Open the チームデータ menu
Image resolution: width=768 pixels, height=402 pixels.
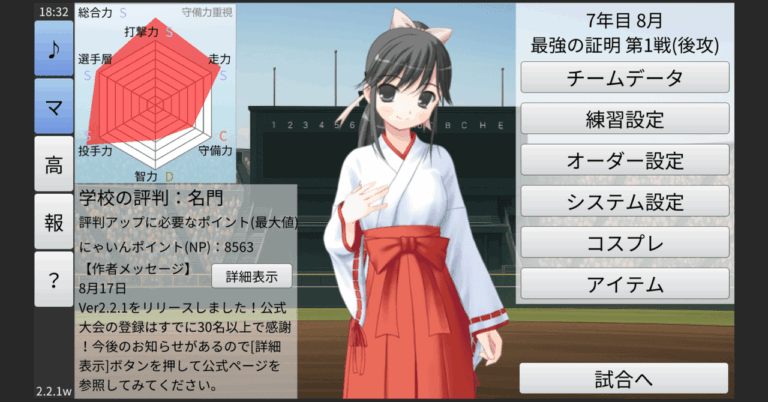625,78
